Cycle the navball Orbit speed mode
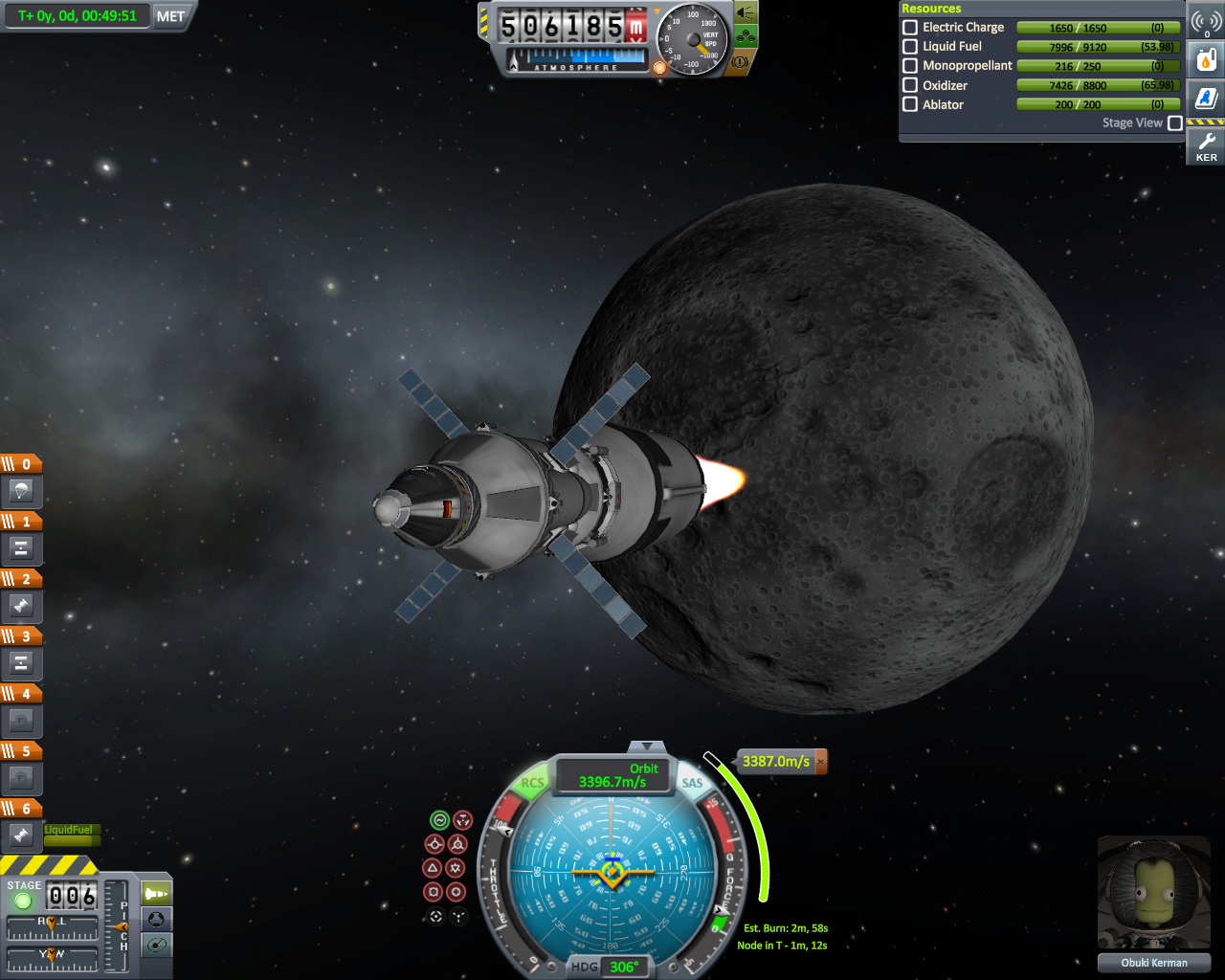Image resolution: width=1225 pixels, height=980 pixels. [x=612, y=775]
